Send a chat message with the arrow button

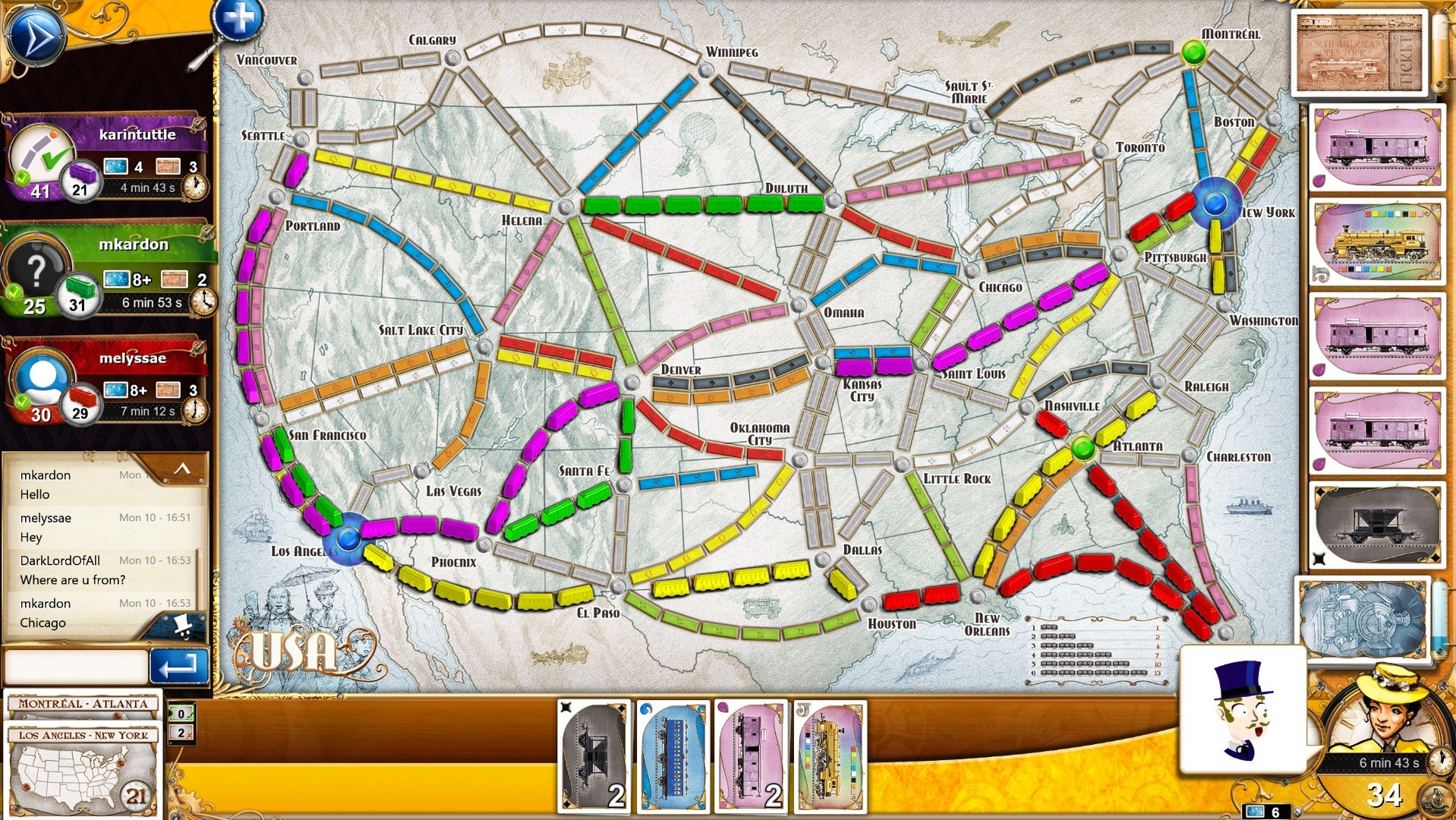click(x=179, y=666)
